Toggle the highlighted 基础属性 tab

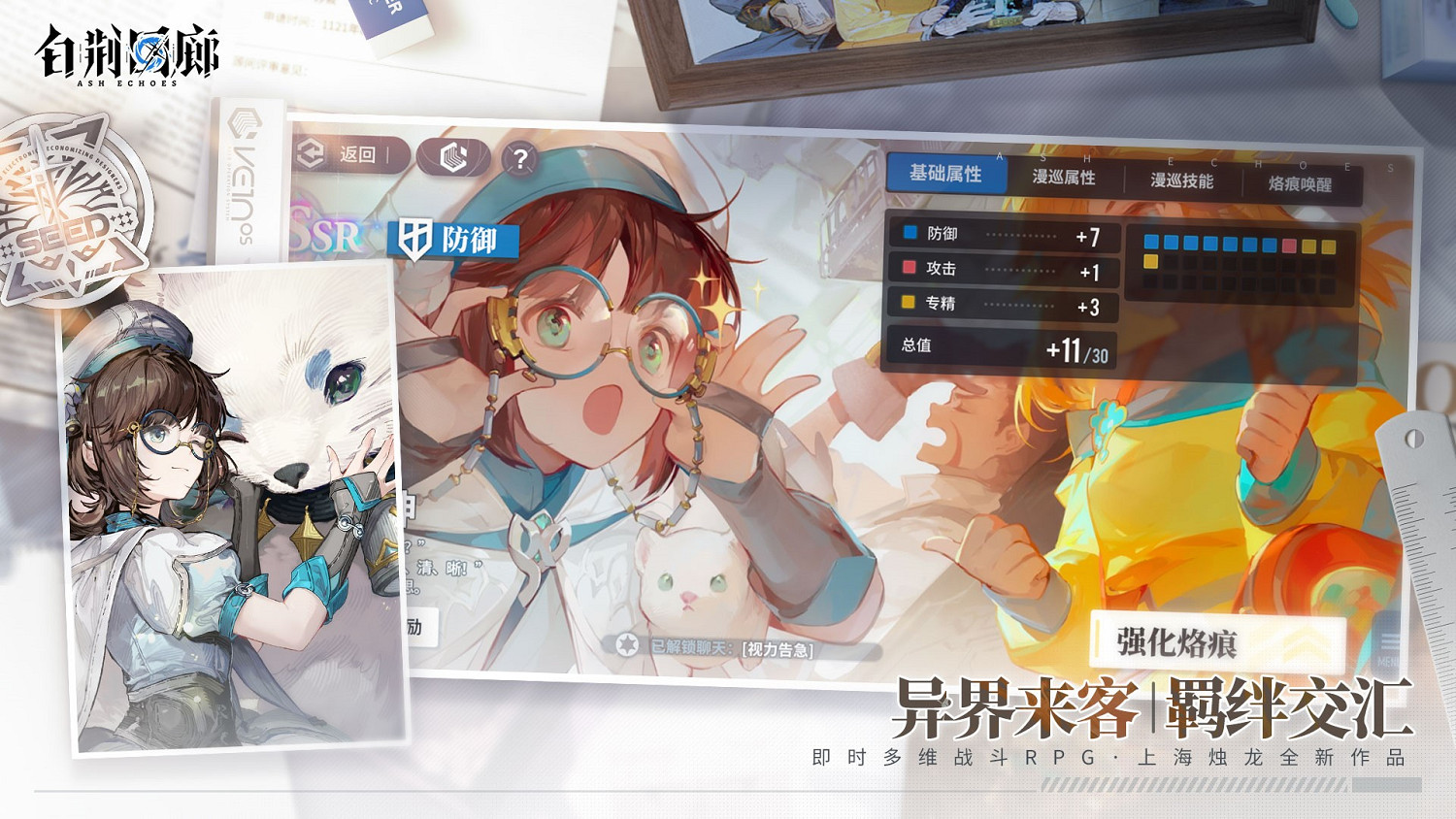coord(945,175)
